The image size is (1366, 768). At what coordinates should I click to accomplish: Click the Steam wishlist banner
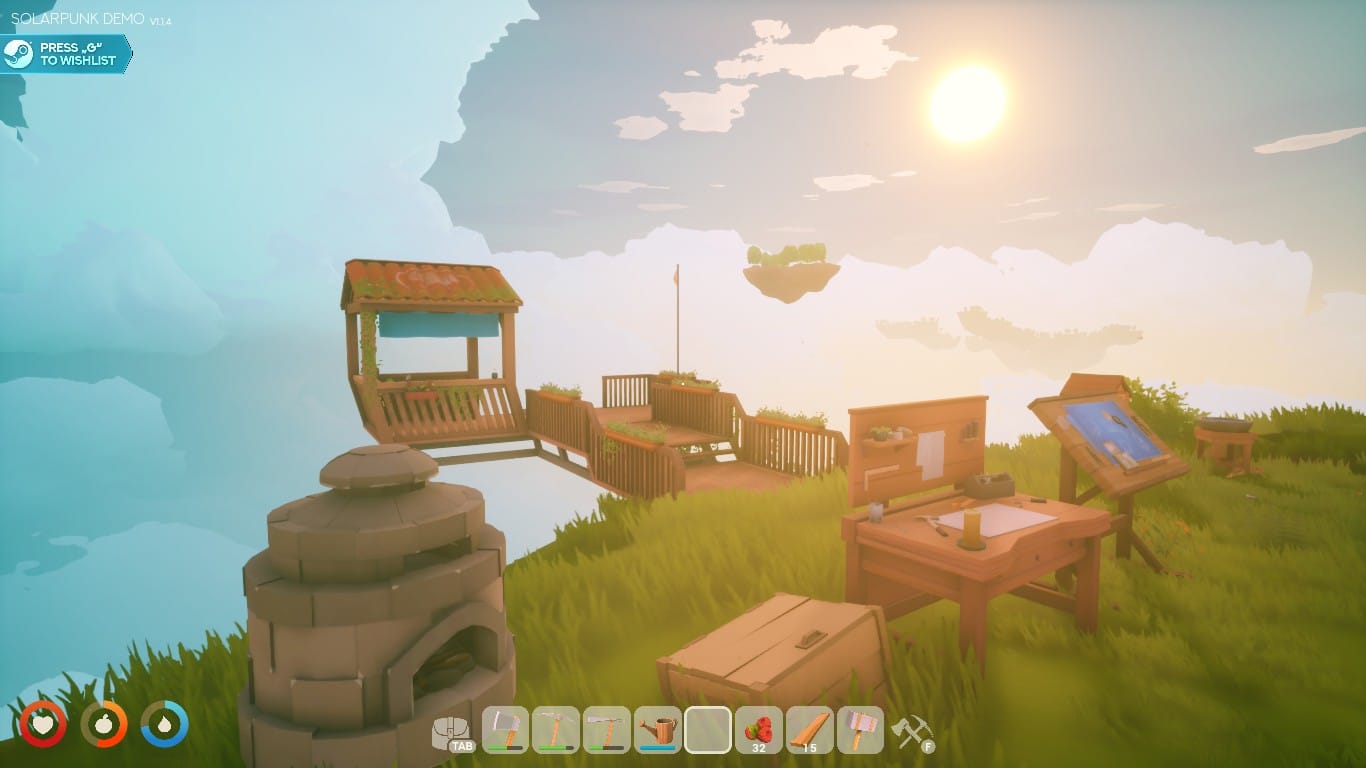tap(66, 54)
